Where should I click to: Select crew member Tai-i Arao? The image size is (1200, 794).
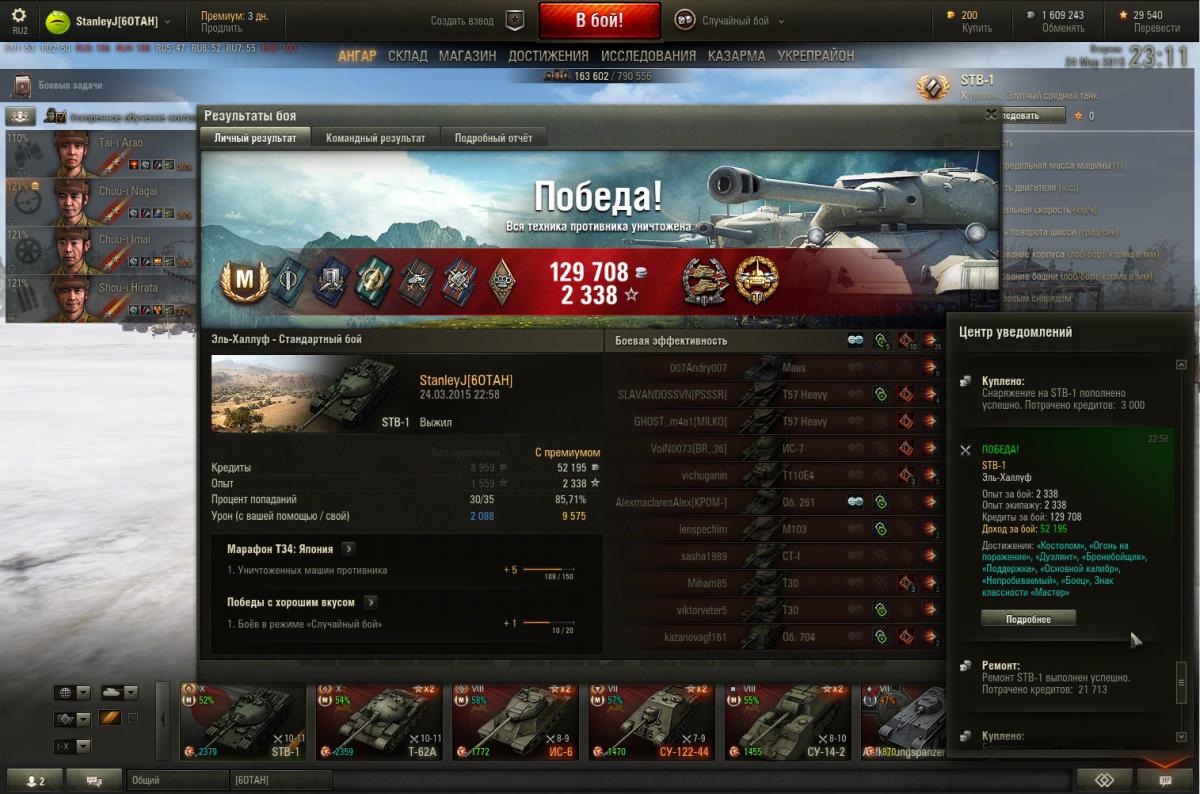click(100, 152)
